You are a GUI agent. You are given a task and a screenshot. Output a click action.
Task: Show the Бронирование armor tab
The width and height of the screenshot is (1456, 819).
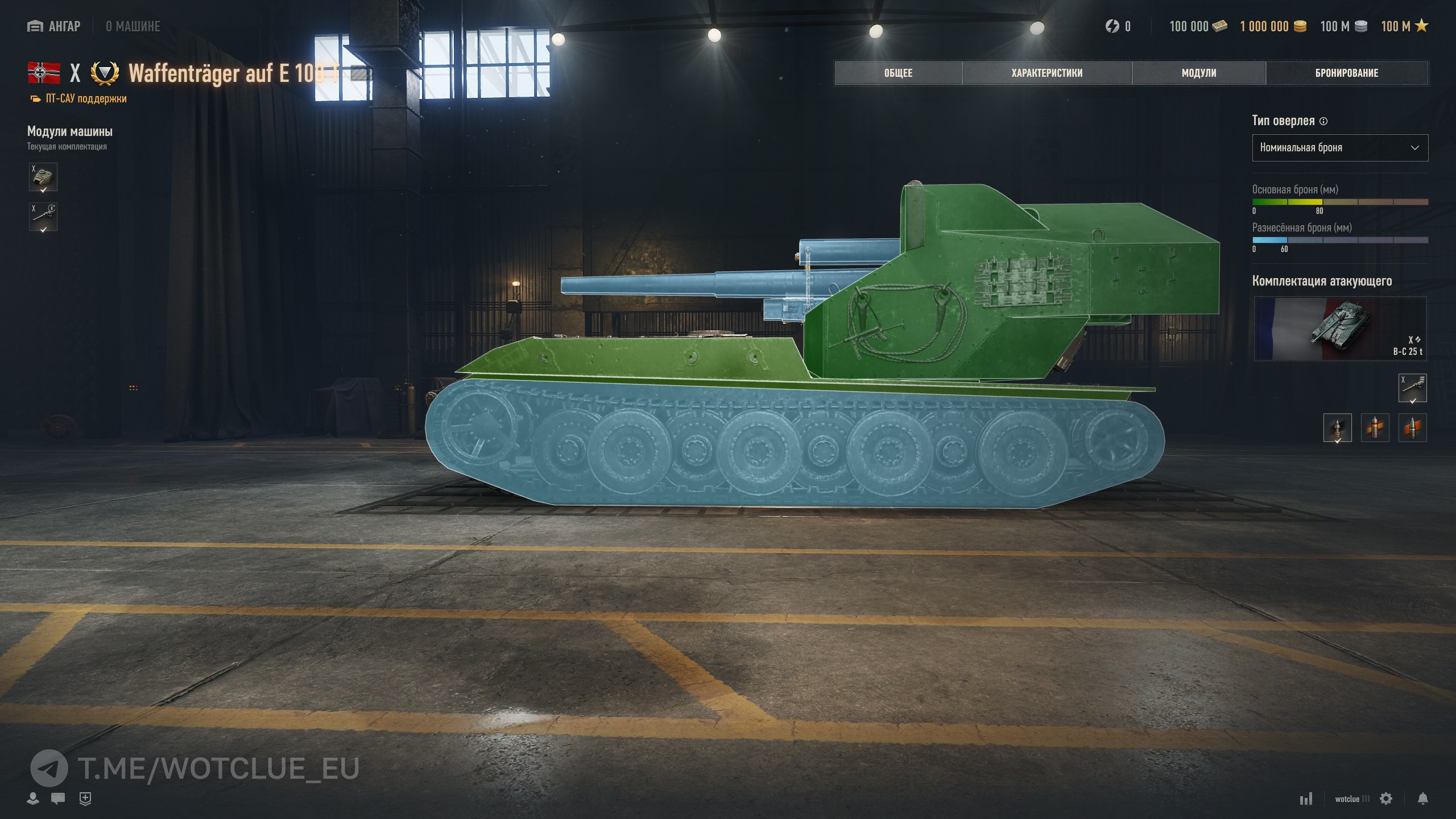(1346, 73)
